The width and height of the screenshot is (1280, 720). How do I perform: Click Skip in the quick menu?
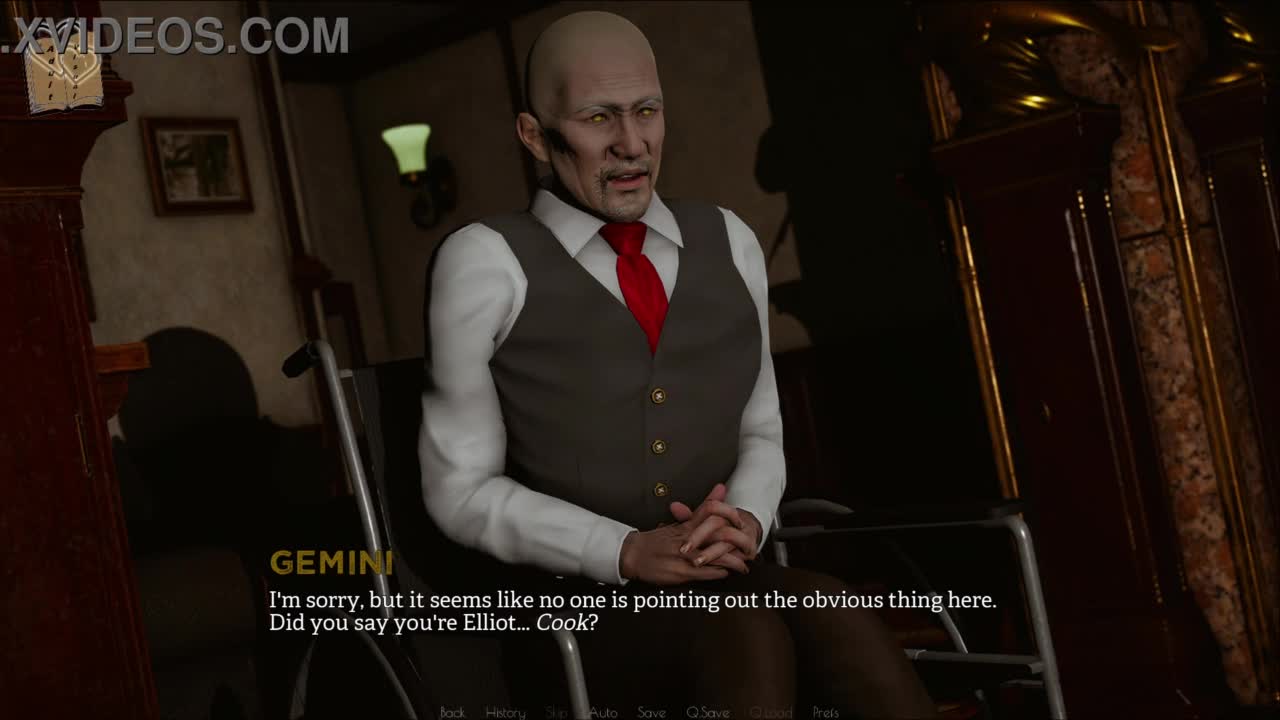click(x=556, y=712)
